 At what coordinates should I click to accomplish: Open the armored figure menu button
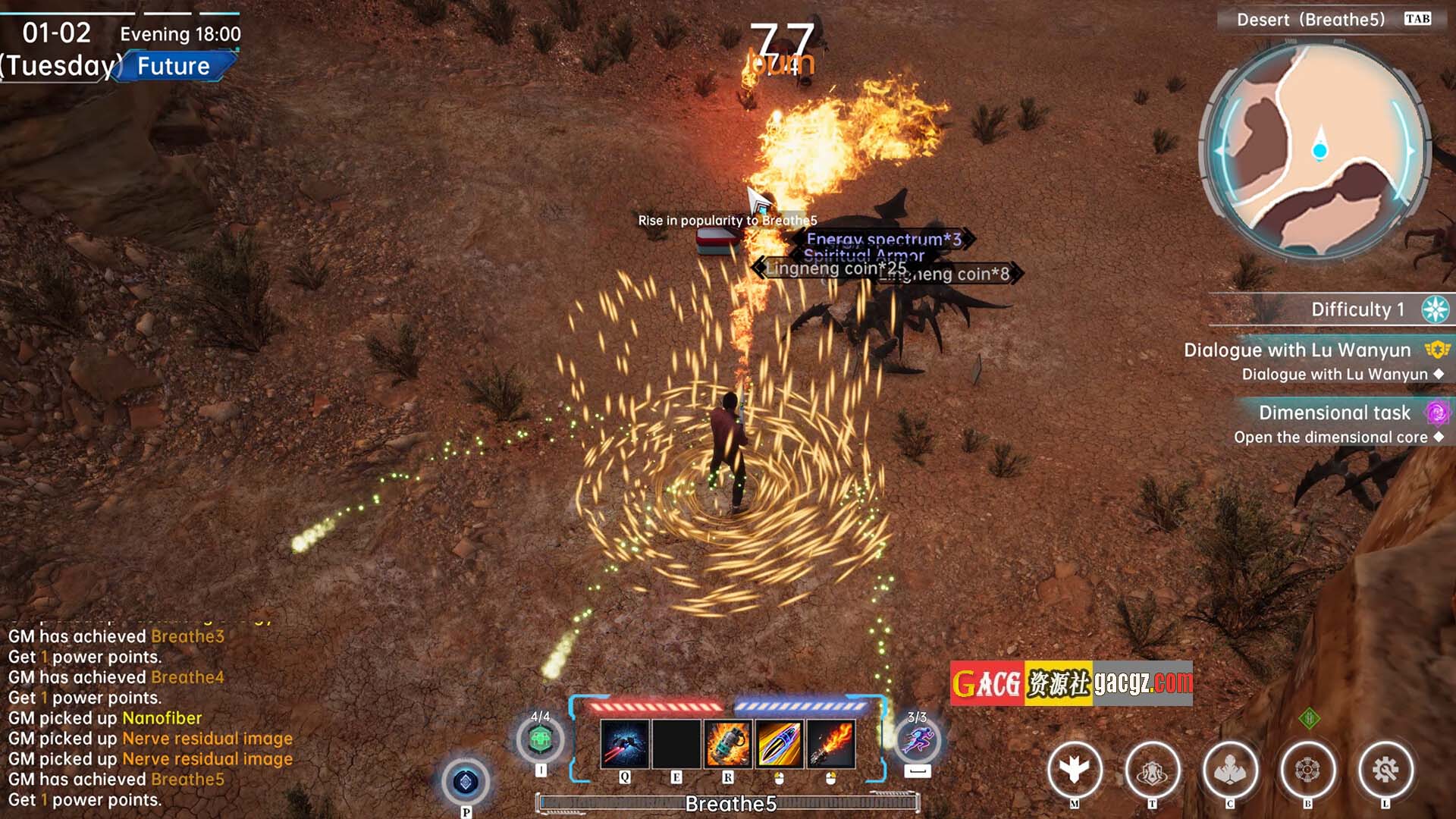coord(1153,770)
